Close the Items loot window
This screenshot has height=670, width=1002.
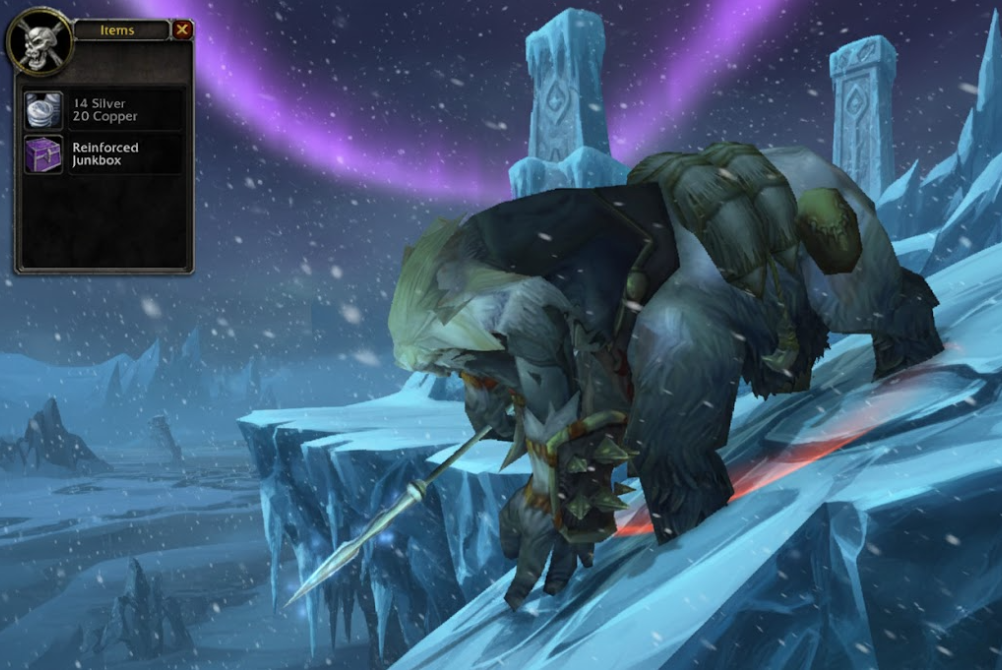(x=182, y=30)
